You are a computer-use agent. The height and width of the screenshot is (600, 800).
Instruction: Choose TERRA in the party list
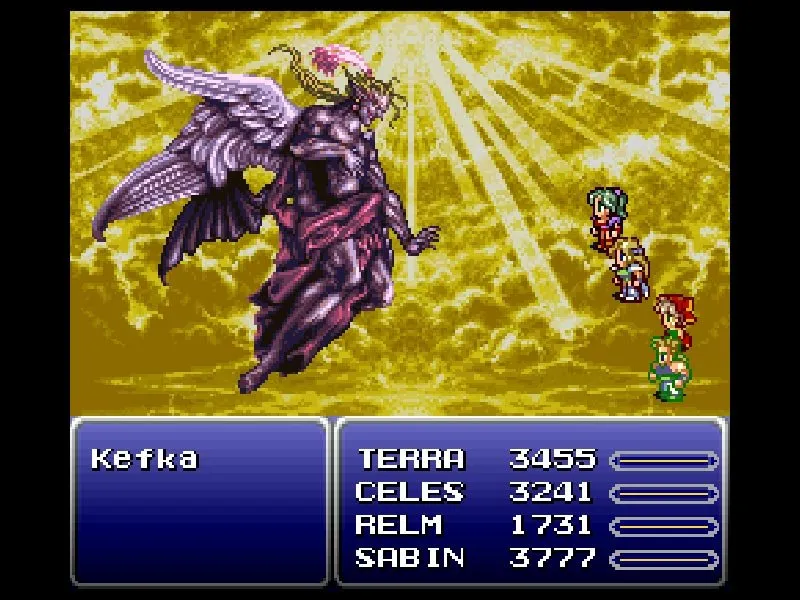pyautogui.click(x=411, y=460)
